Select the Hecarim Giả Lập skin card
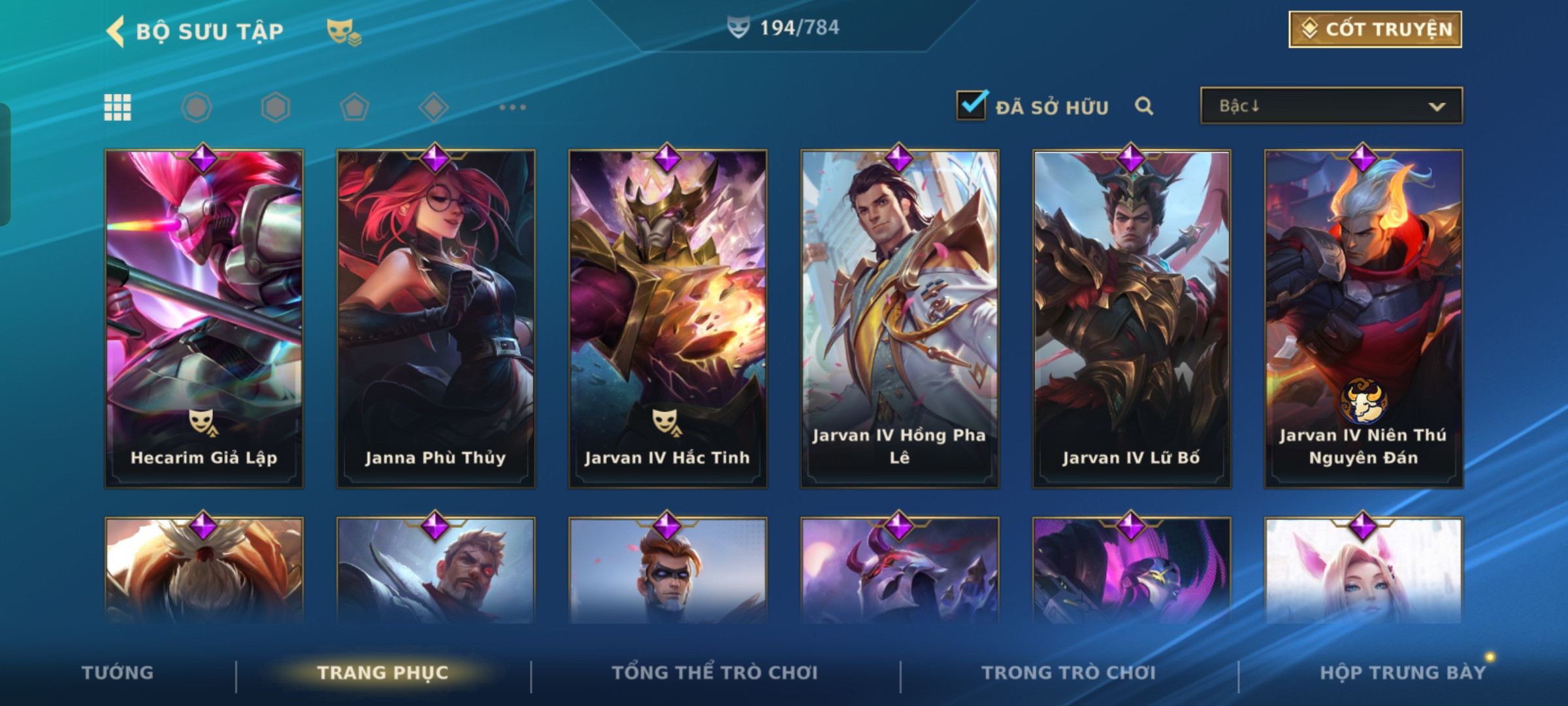The width and height of the screenshot is (1568, 706). coord(204,319)
